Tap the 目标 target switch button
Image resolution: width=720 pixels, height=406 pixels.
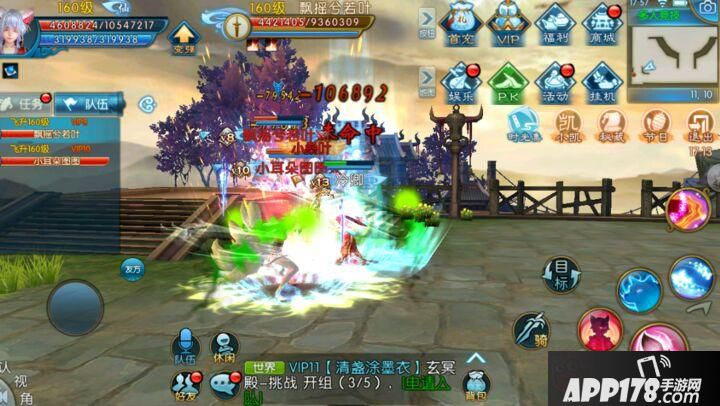[x=563, y=273]
